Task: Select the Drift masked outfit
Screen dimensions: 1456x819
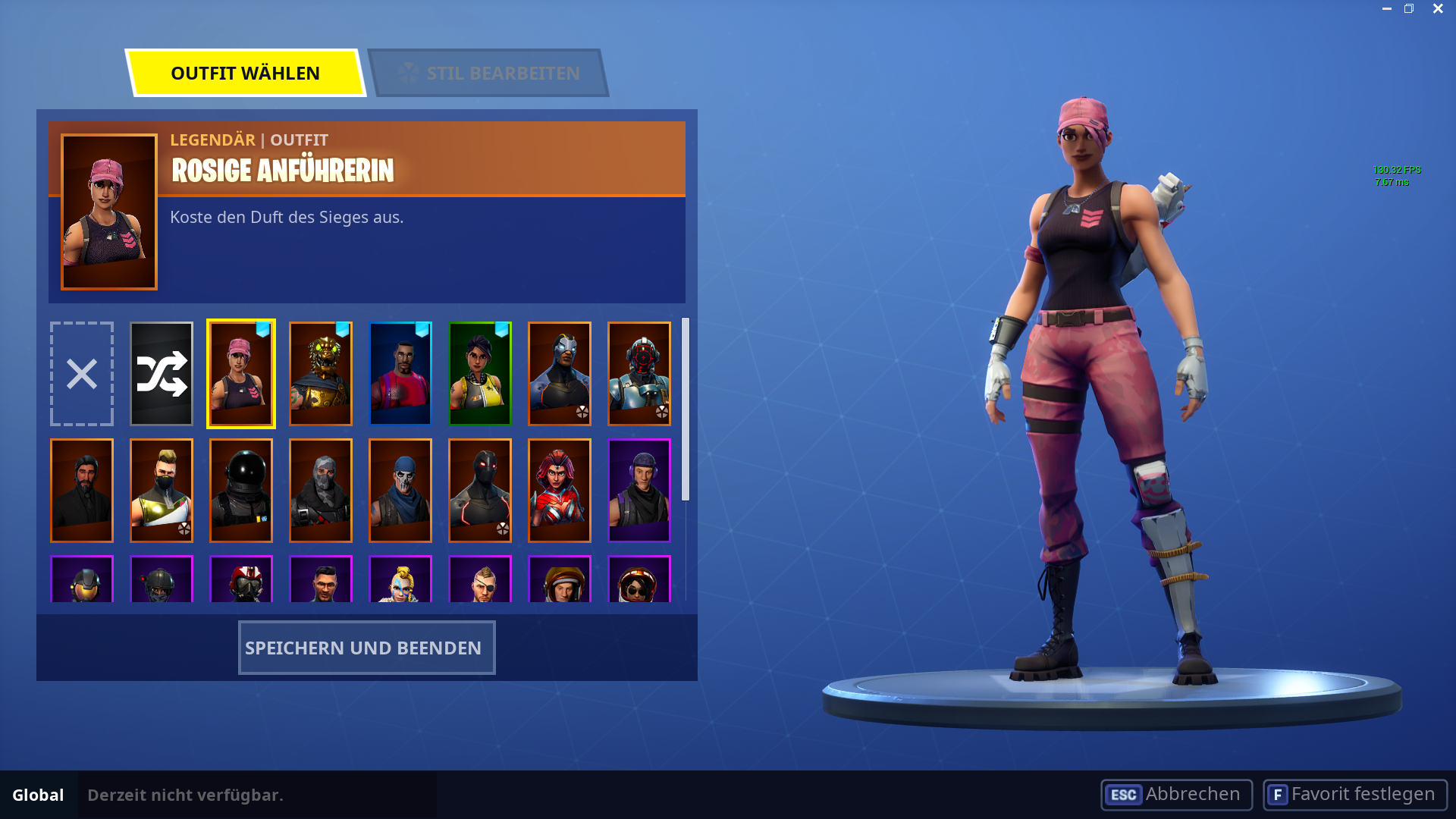Action: (161, 490)
